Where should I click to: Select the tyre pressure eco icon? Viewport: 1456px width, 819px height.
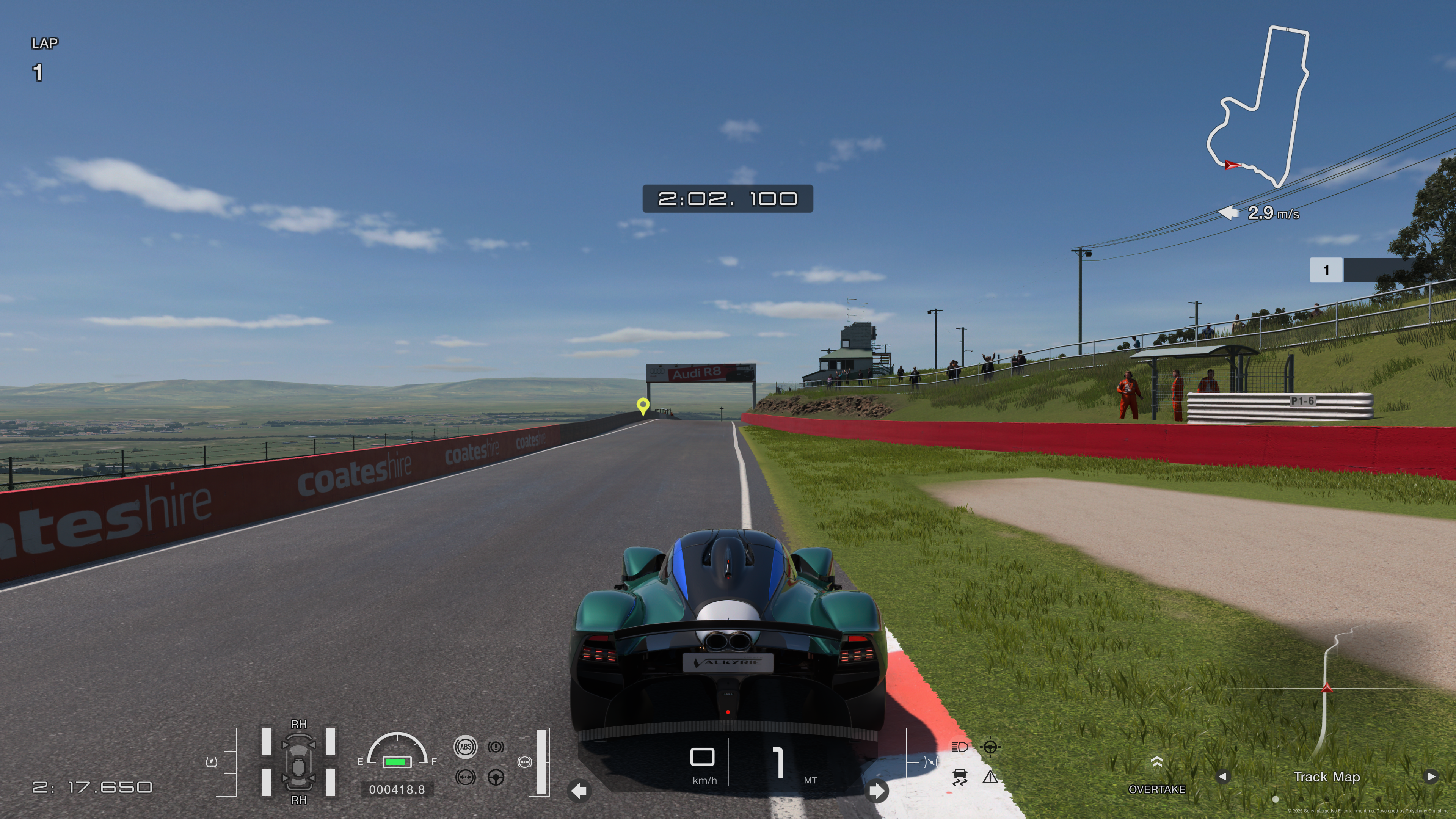point(212,762)
